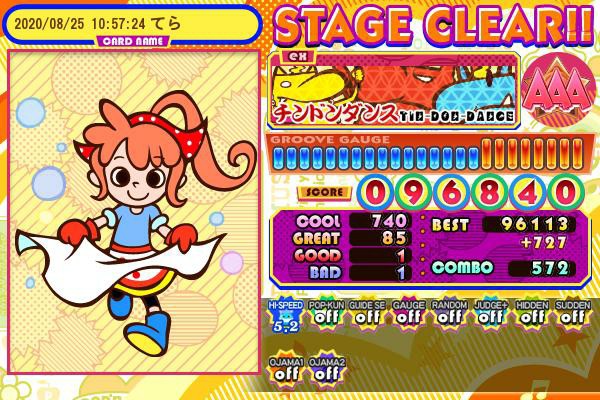Toggle the JUDGE+ option
Screen dimensions: 600x400
[489, 315]
